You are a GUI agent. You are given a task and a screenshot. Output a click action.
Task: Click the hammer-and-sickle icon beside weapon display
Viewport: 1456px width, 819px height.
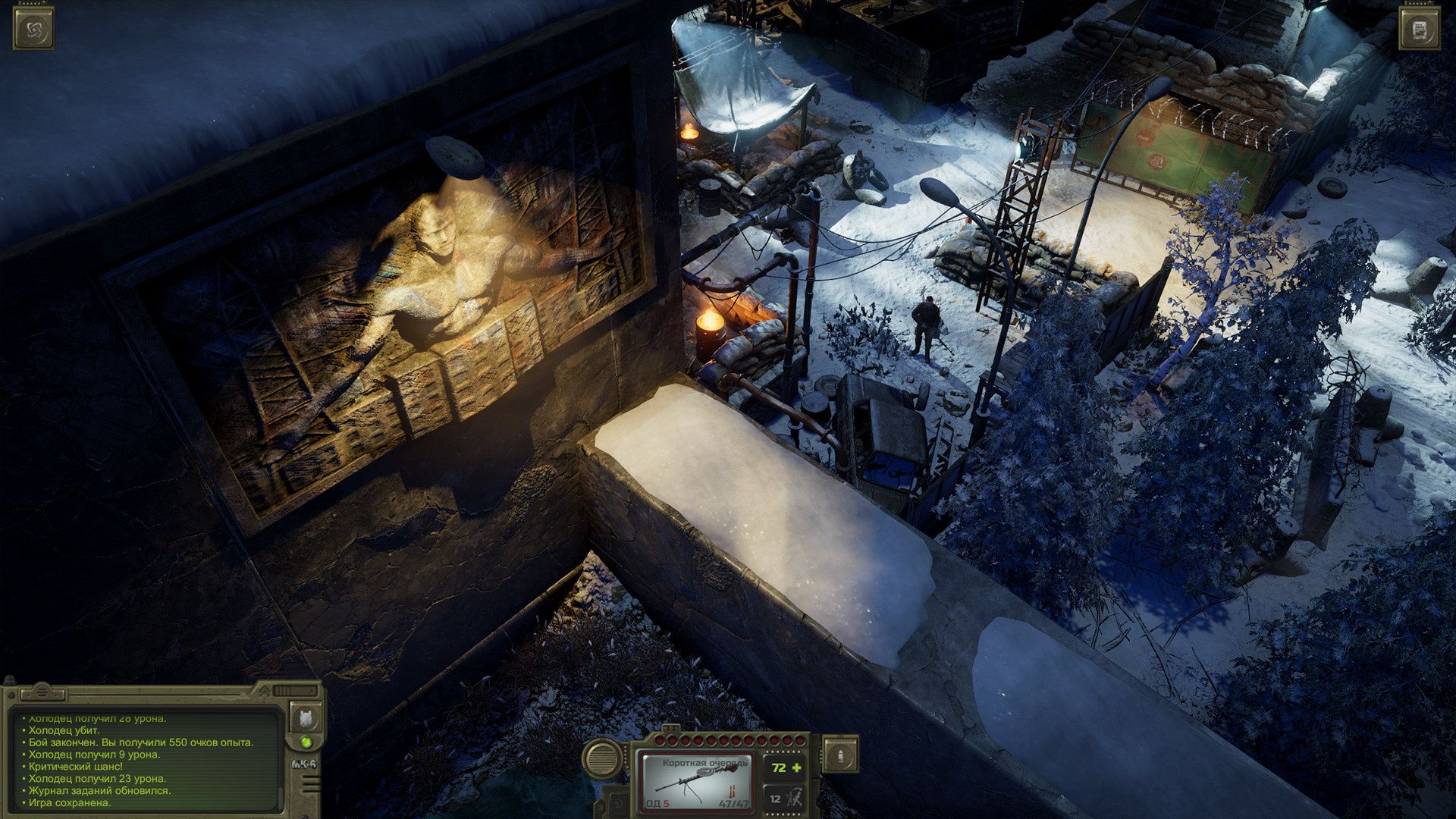(618, 802)
